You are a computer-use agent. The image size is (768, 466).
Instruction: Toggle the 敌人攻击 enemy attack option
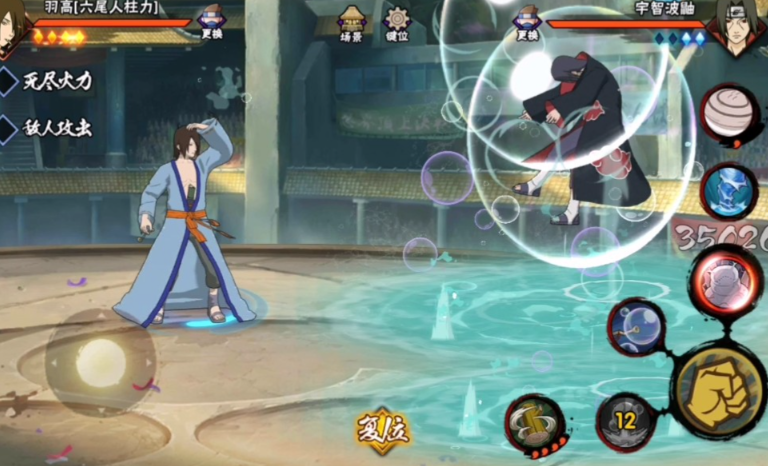tap(50, 128)
